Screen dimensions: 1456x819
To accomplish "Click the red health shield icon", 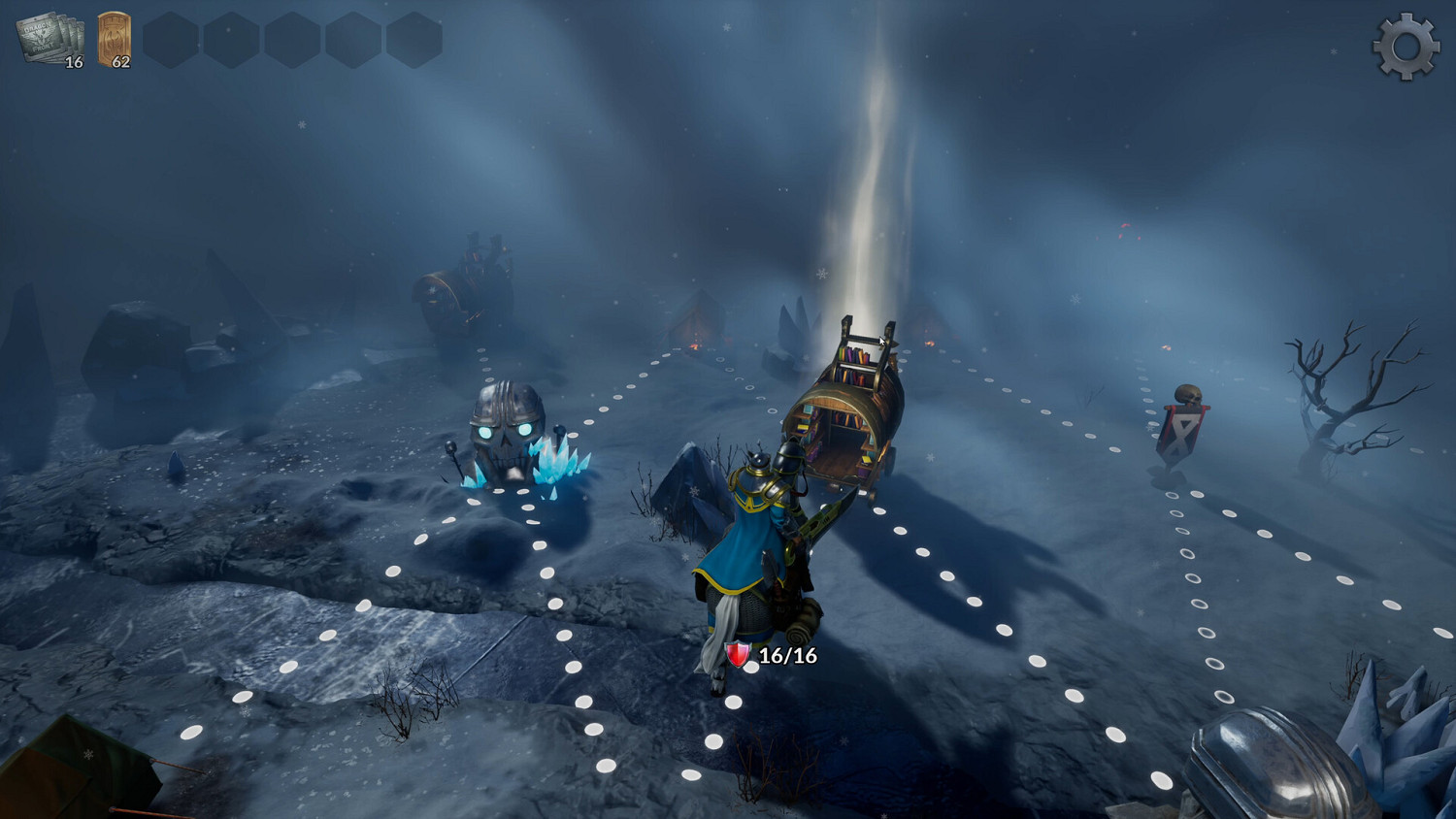I will (x=738, y=655).
